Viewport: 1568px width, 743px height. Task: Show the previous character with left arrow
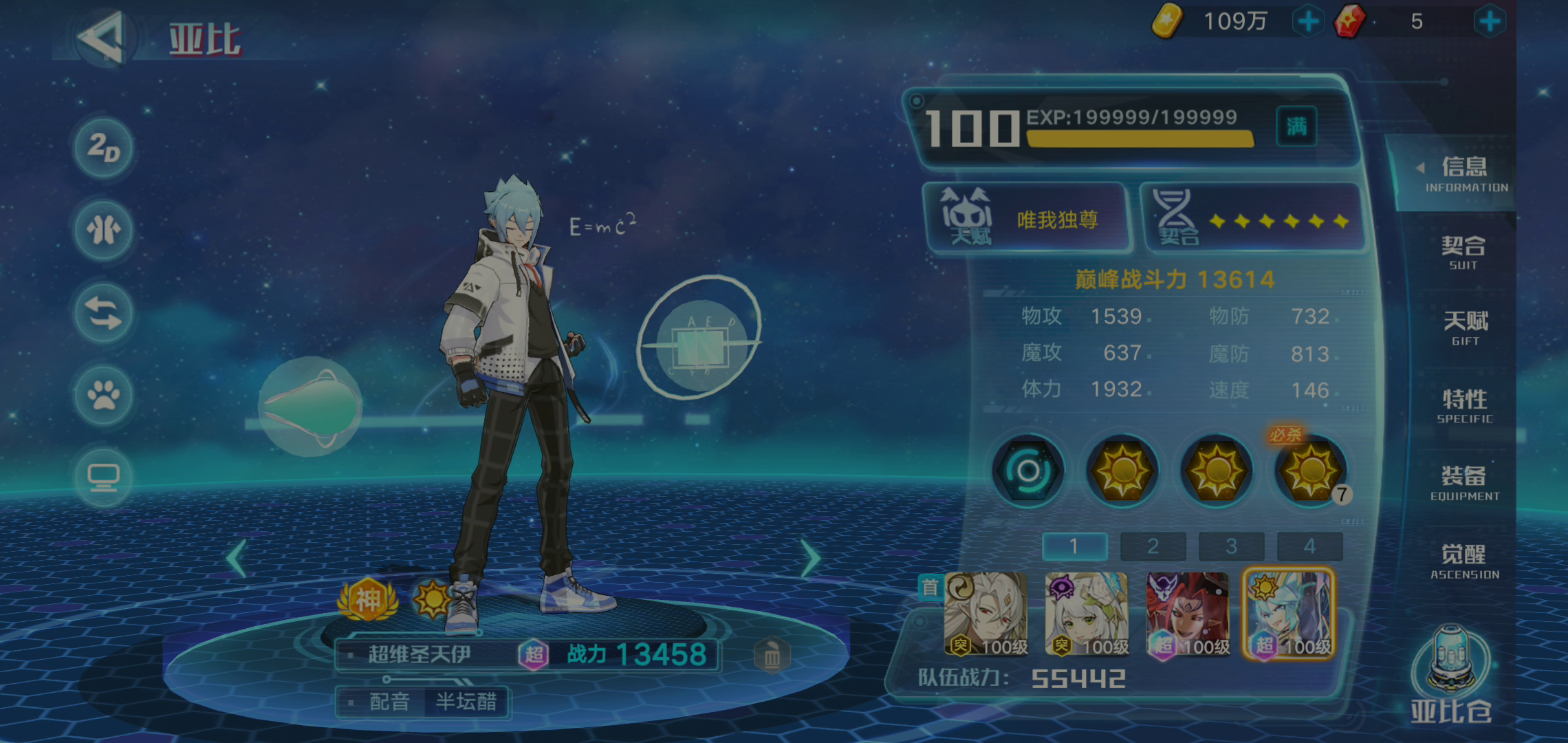click(x=237, y=558)
